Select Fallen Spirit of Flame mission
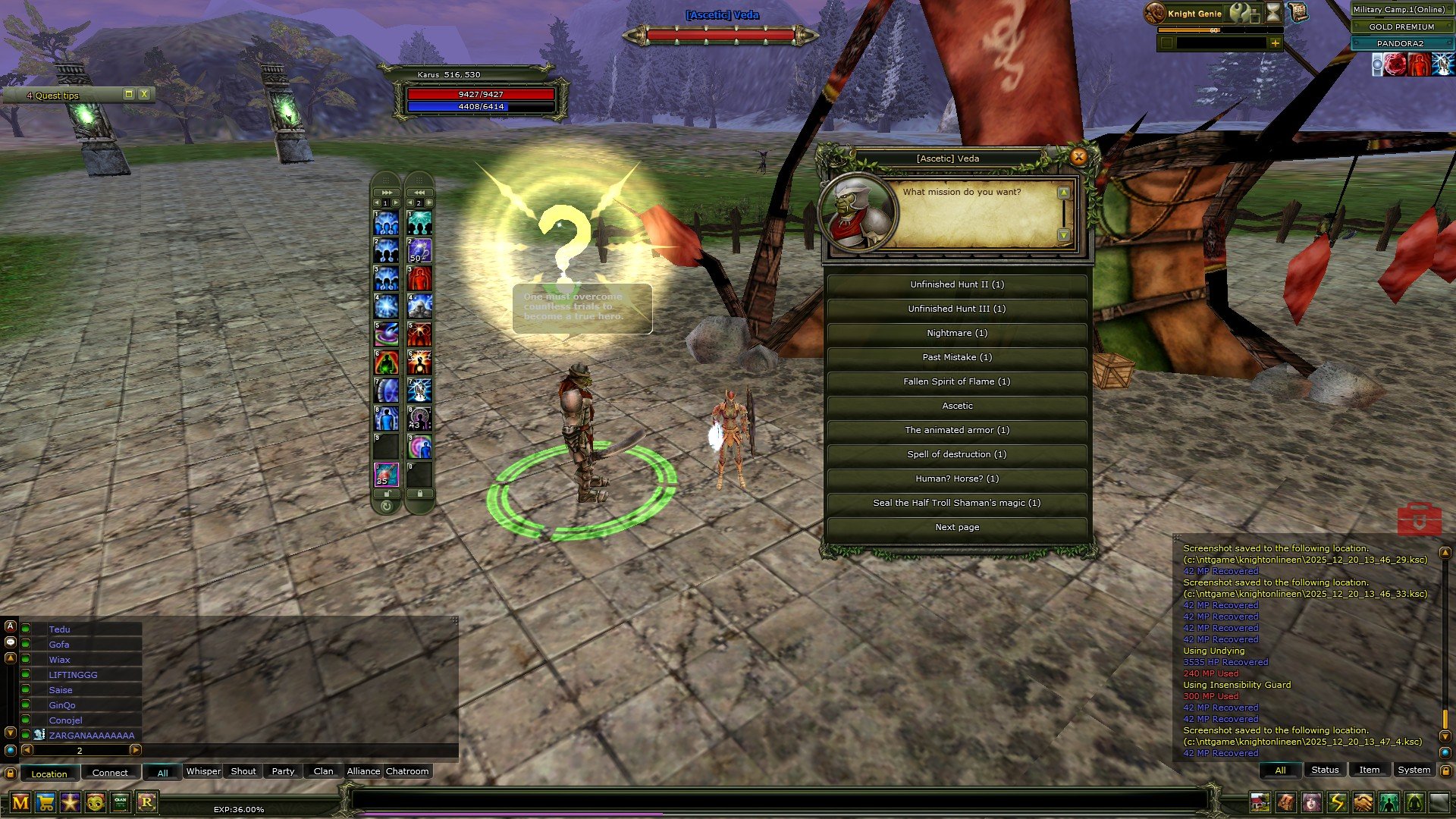The image size is (1456, 819). point(956,381)
